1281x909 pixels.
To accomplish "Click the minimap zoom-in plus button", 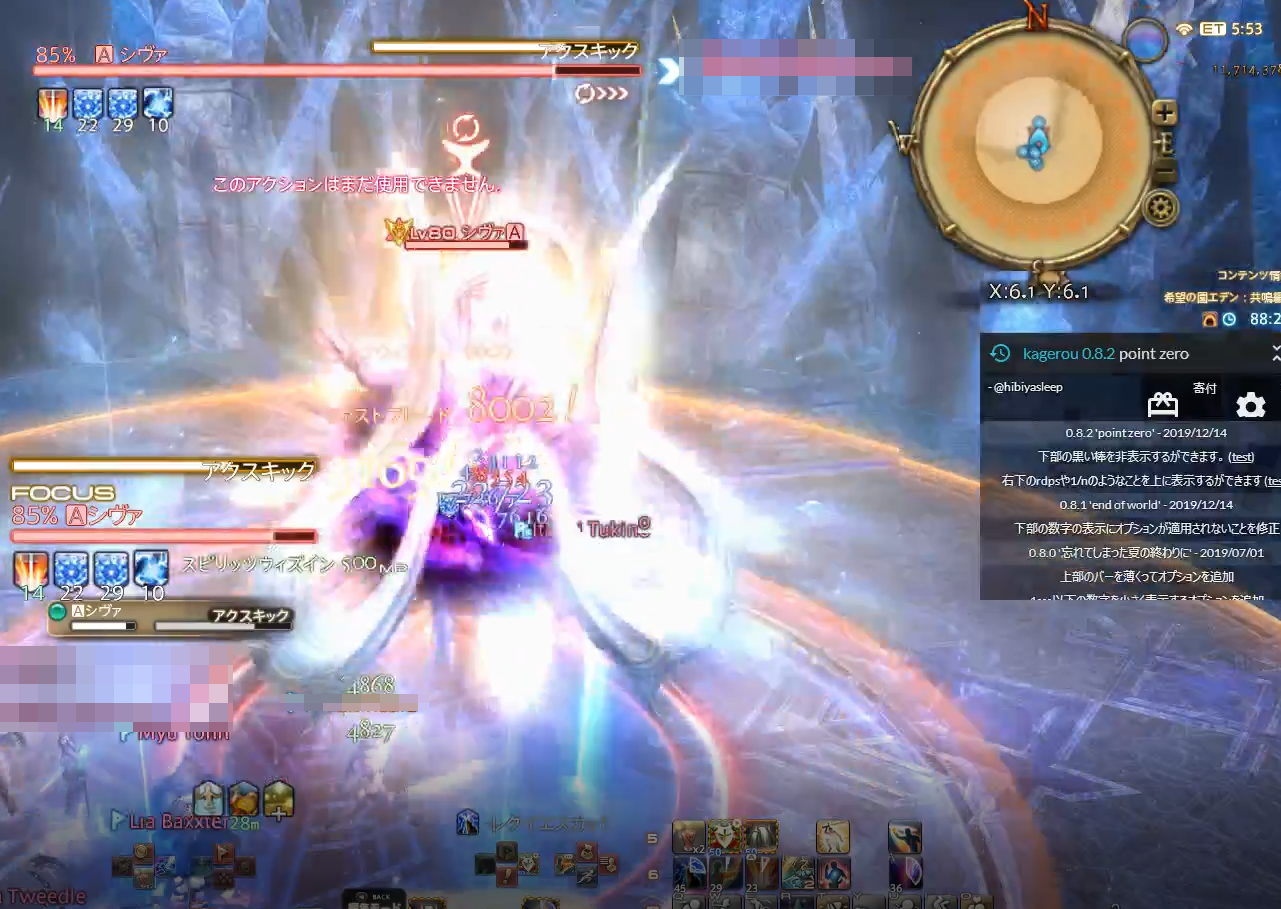I will (x=1164, y=112).
